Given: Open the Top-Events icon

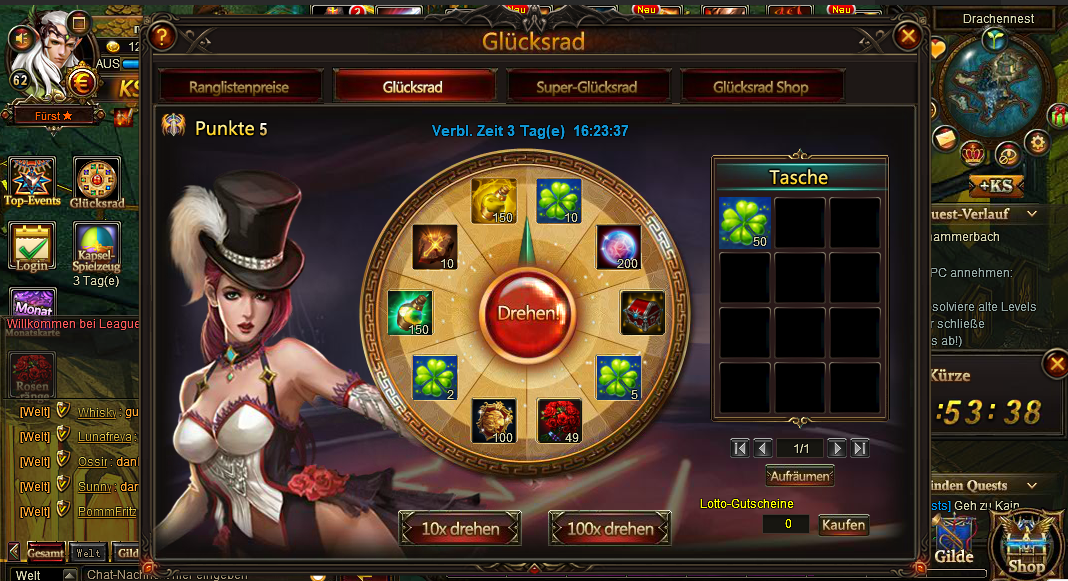Looking at the screenshot, I should point(32,182).
